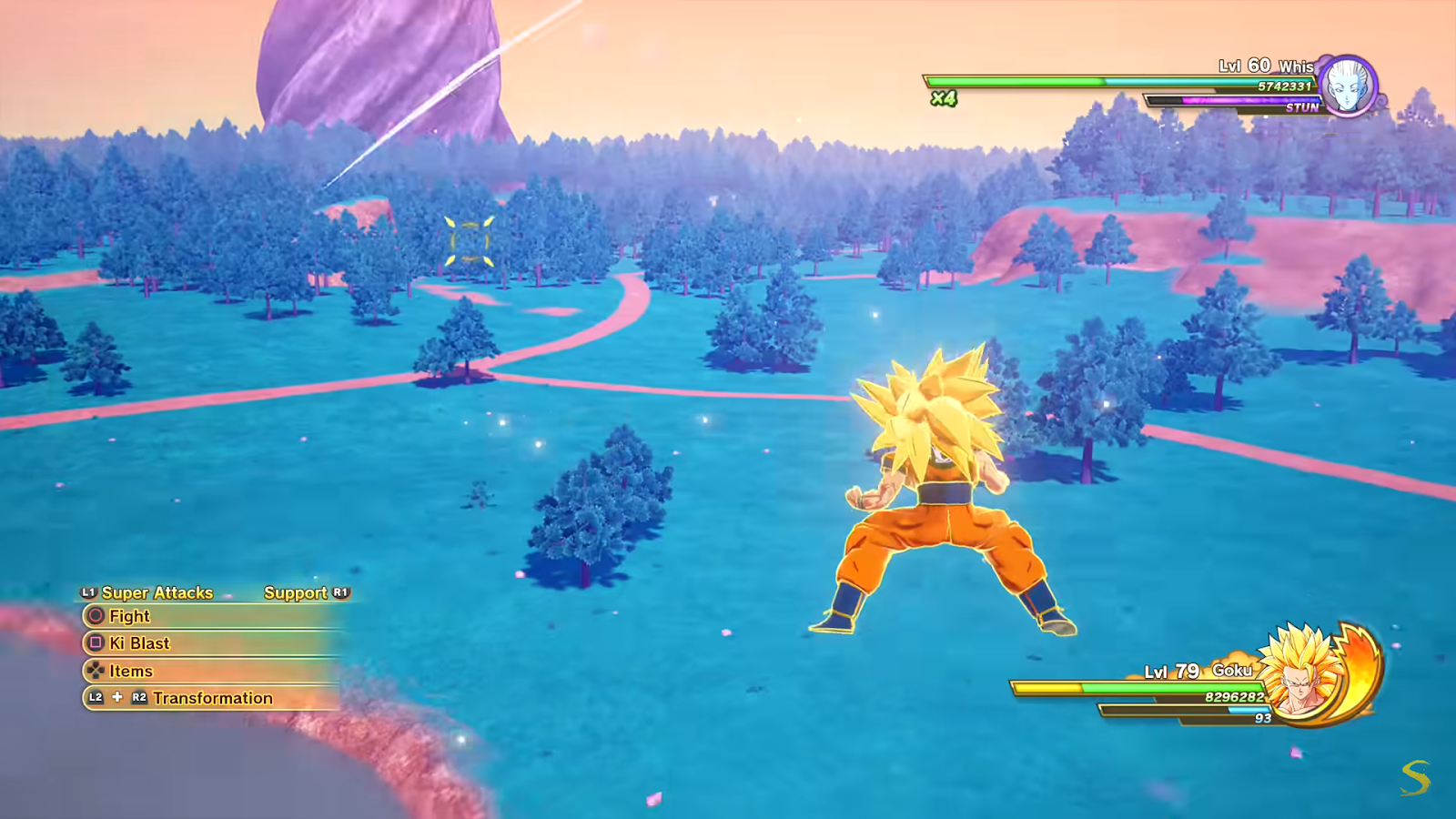Select the circle-button Fight command icon
Screen dimensions: 1456x819
point(95,616)
